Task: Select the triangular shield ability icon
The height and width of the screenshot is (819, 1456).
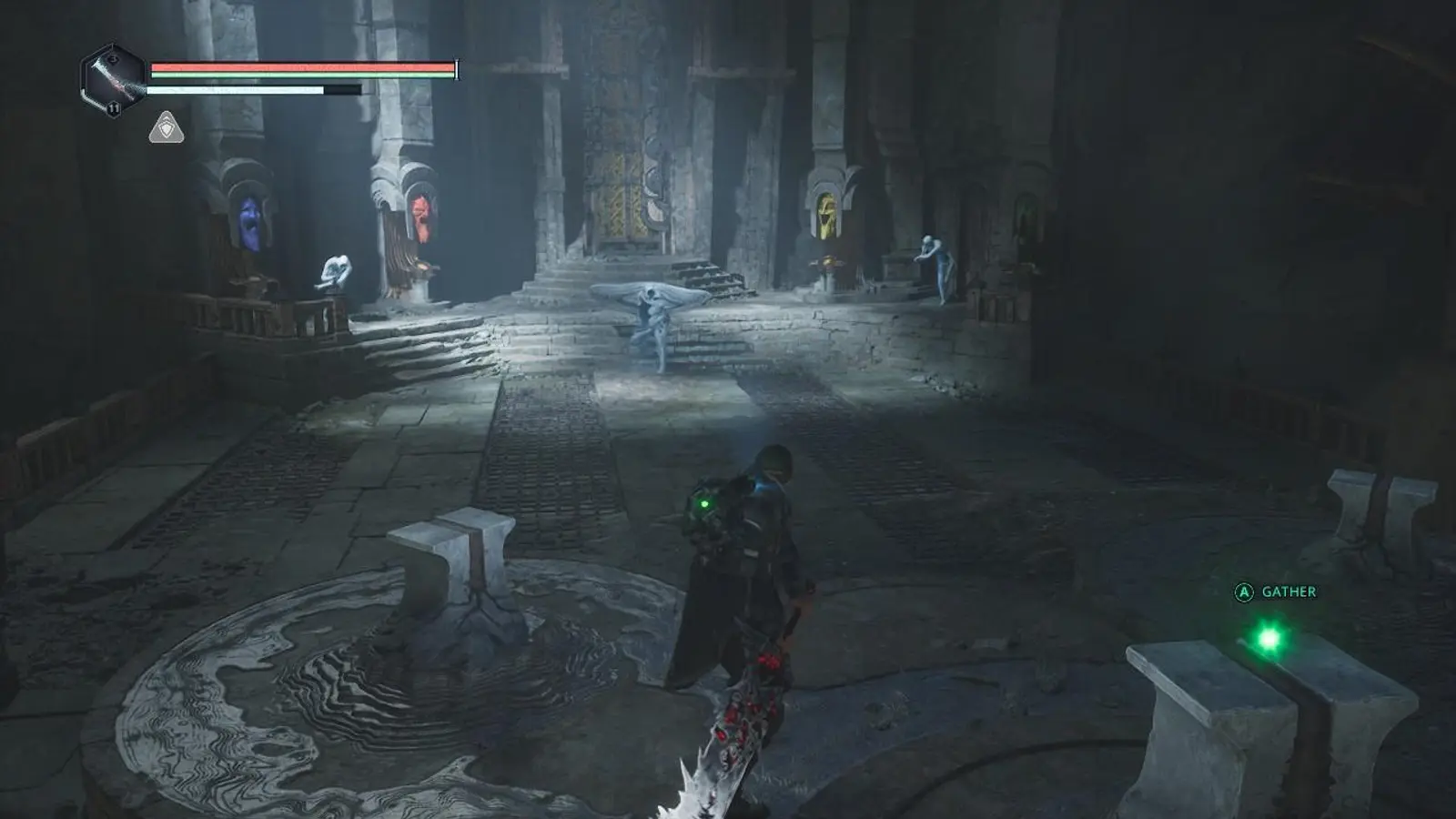Action: (167, 129)
